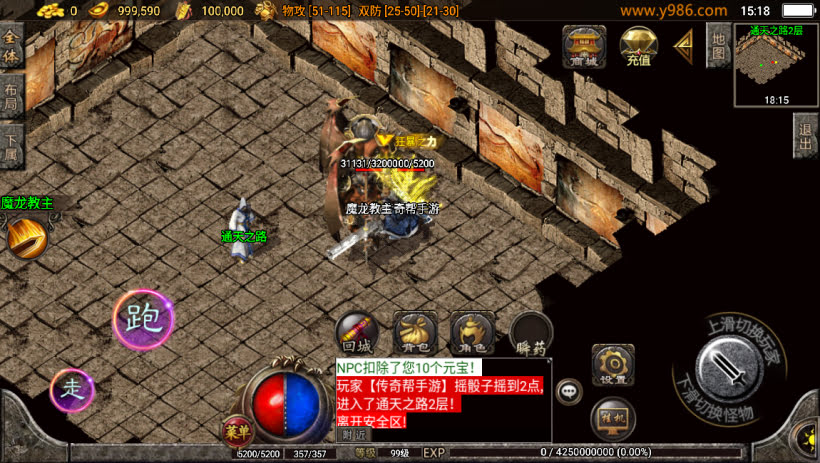Viewport: 820px width, 463px height.
Task: Click the 通天之路2层 minimap
Action: (776, 63)
